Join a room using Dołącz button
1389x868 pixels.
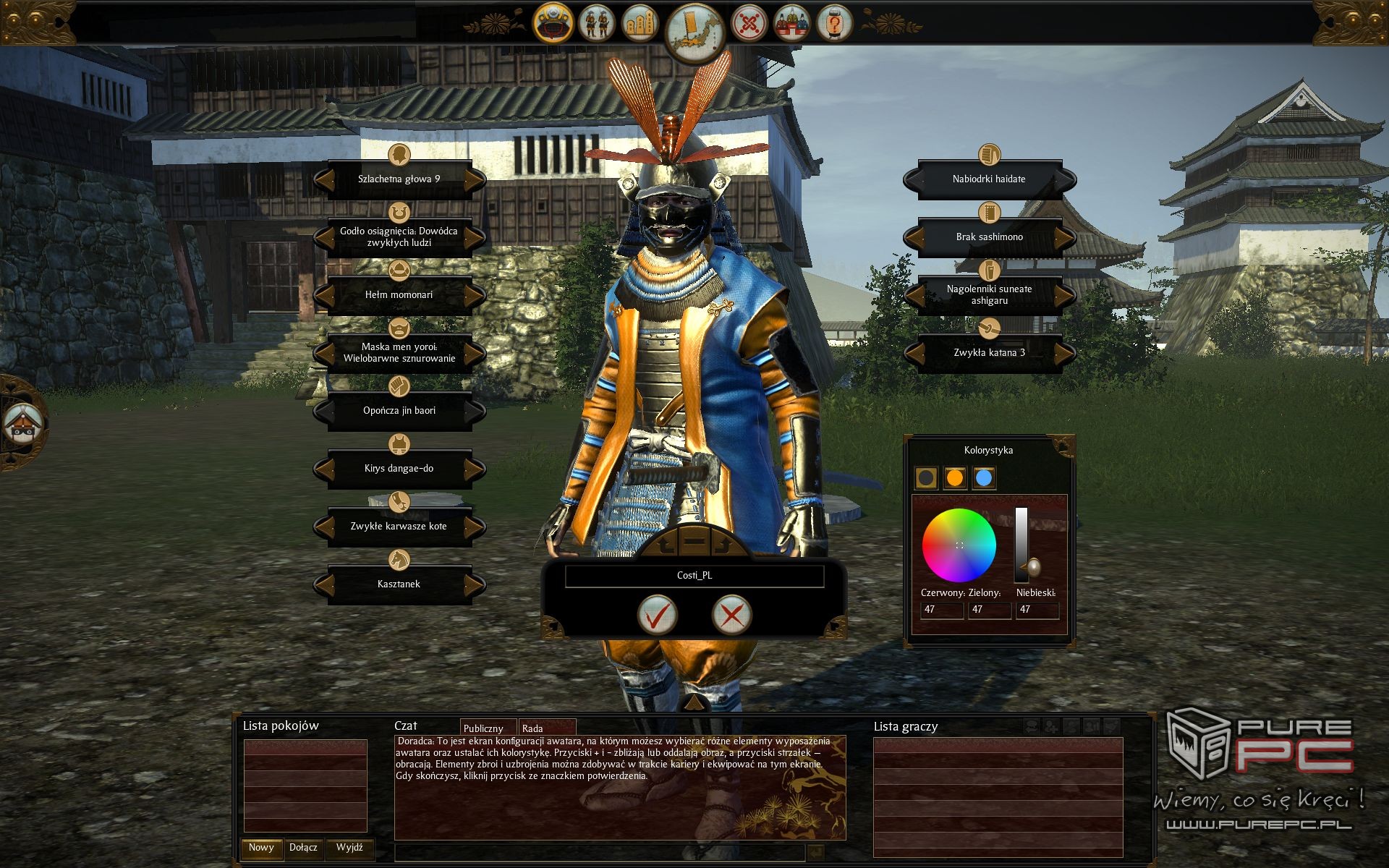point(303,848)
